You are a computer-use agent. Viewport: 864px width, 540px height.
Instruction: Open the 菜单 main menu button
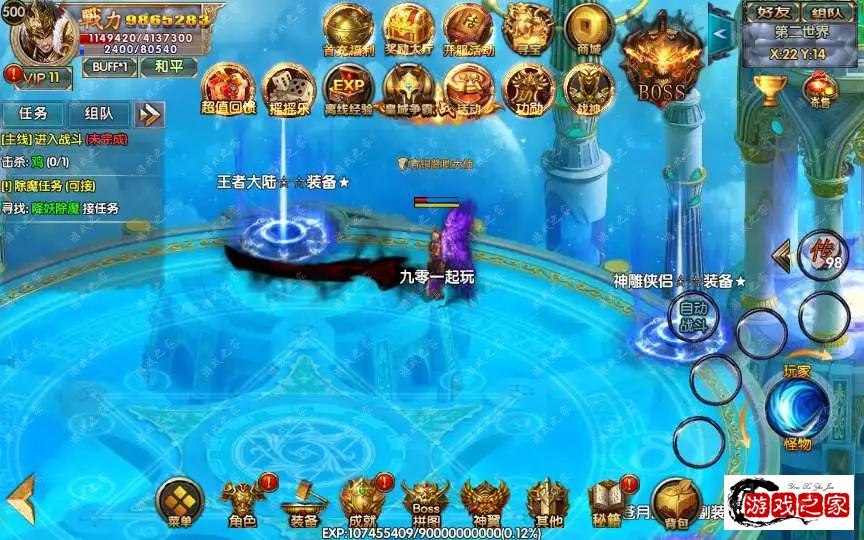point(180,500)
